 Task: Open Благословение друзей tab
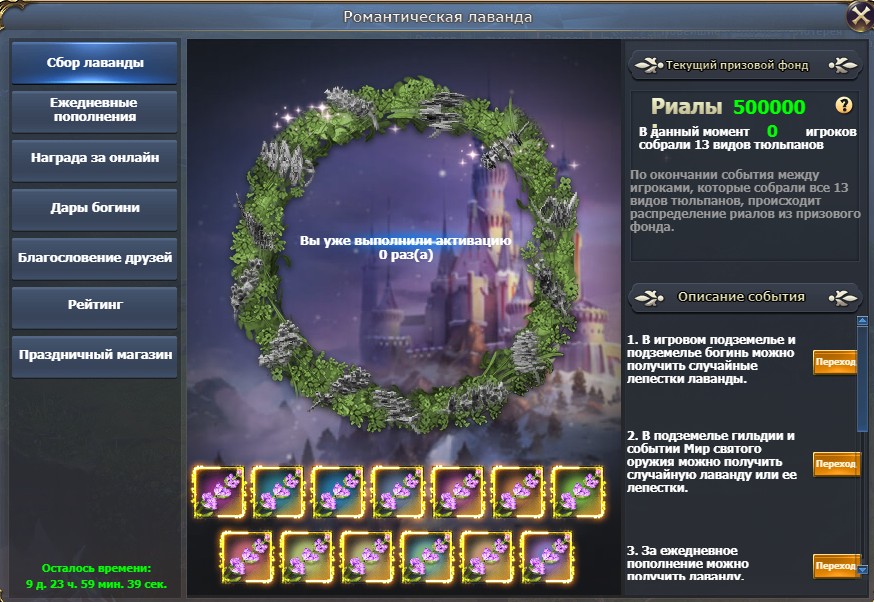coord(95,258)
